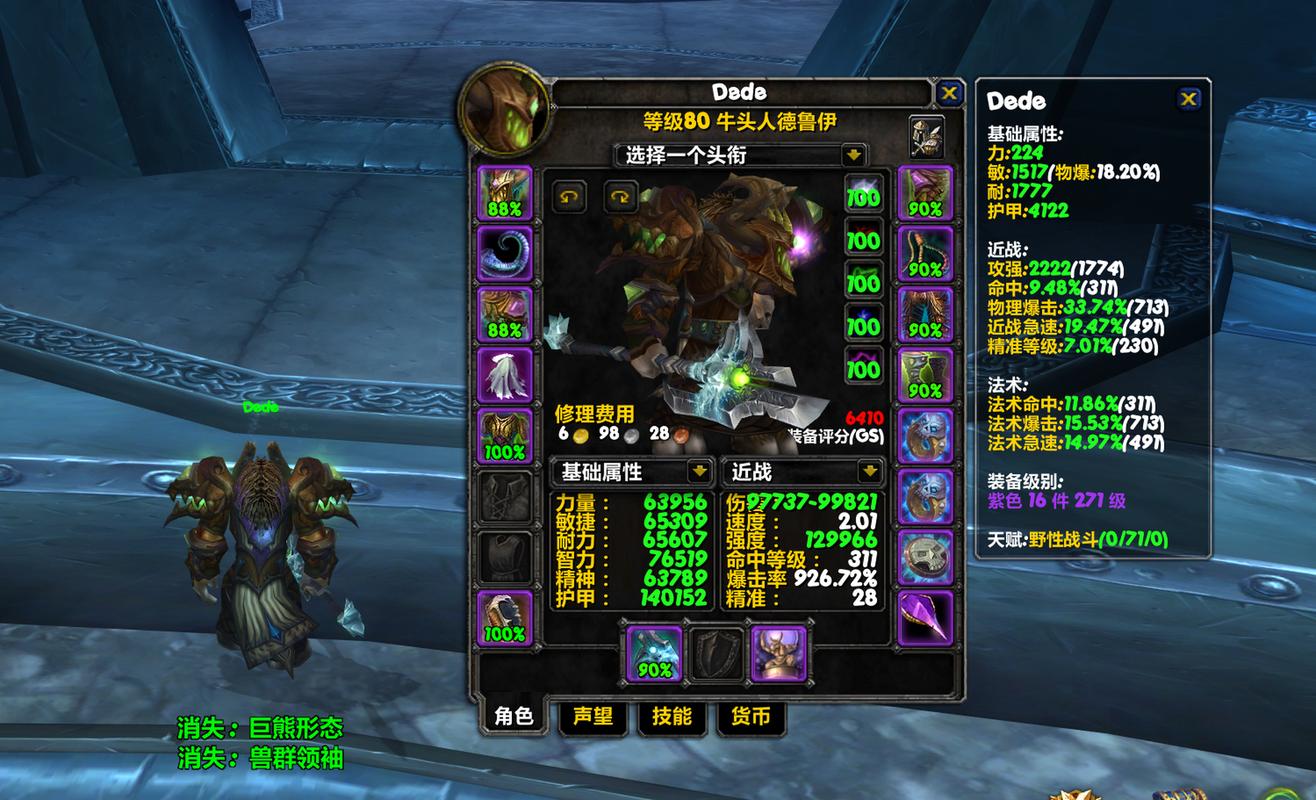Select the main hand weapon slot
Viewport: 1316px width, 800px height.
pos(654,653)
